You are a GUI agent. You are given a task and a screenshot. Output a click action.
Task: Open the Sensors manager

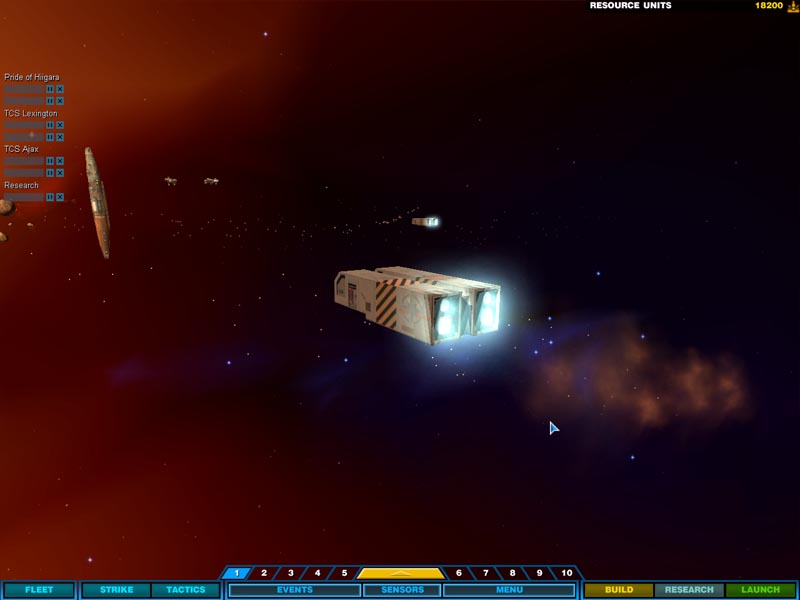401,590
